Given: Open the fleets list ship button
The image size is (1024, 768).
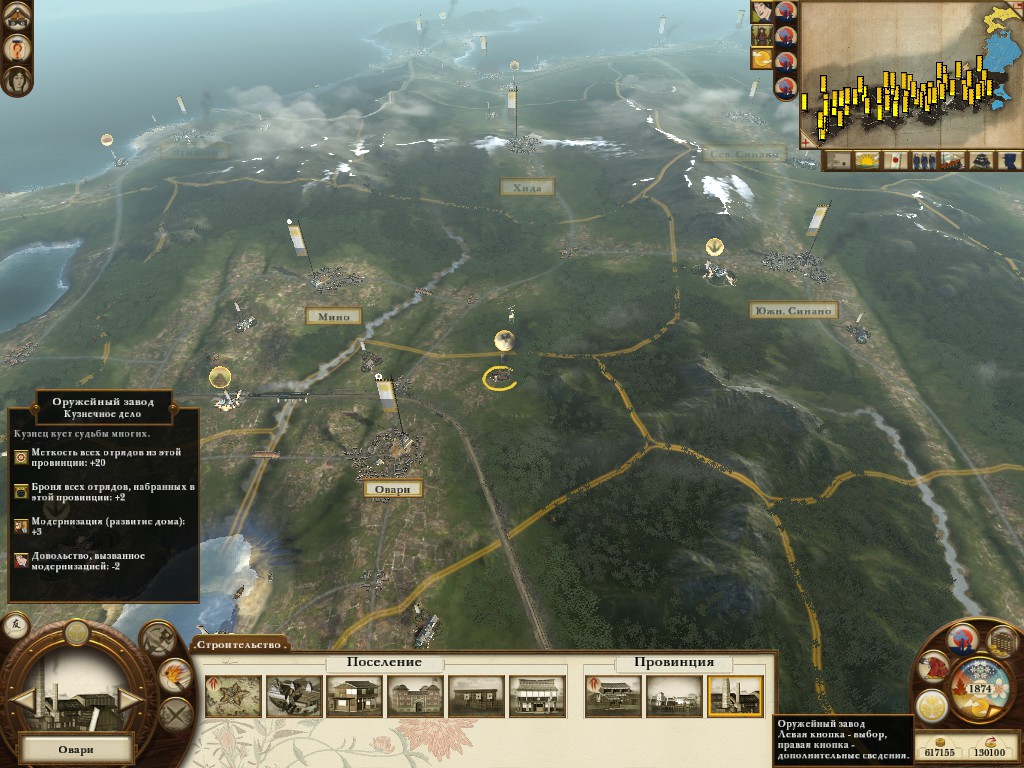Looking at the screenshot, I should coord(953,160).
